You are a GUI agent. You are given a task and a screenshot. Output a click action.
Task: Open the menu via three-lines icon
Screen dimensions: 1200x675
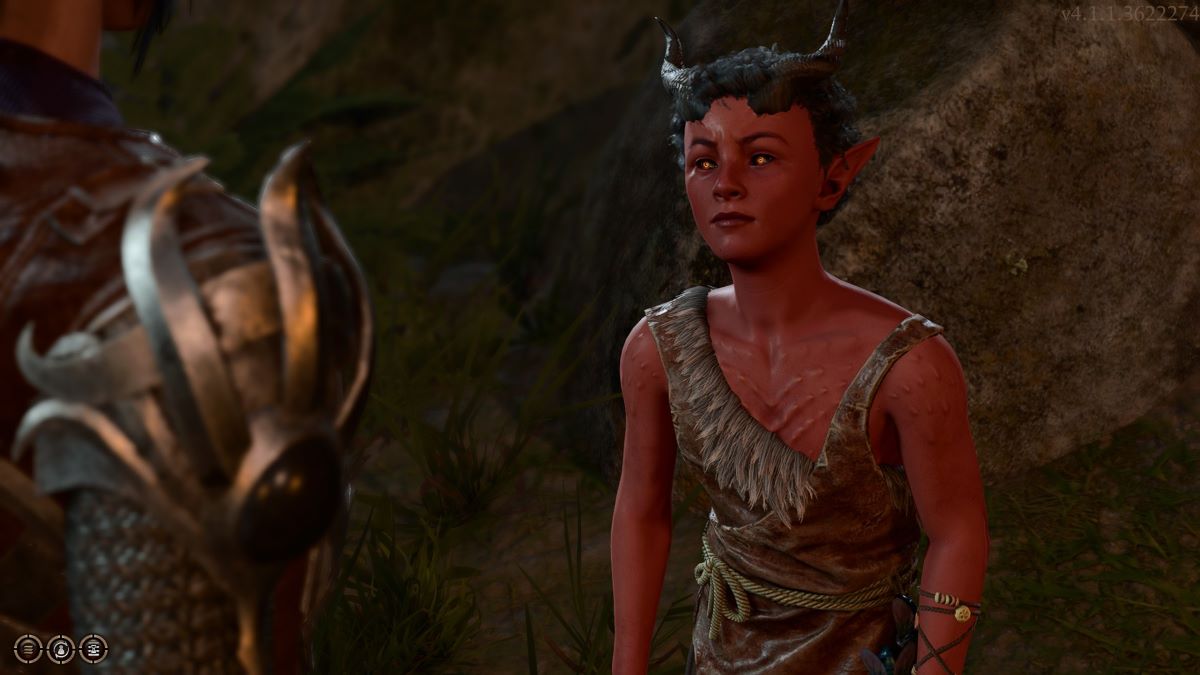(28, 649)
